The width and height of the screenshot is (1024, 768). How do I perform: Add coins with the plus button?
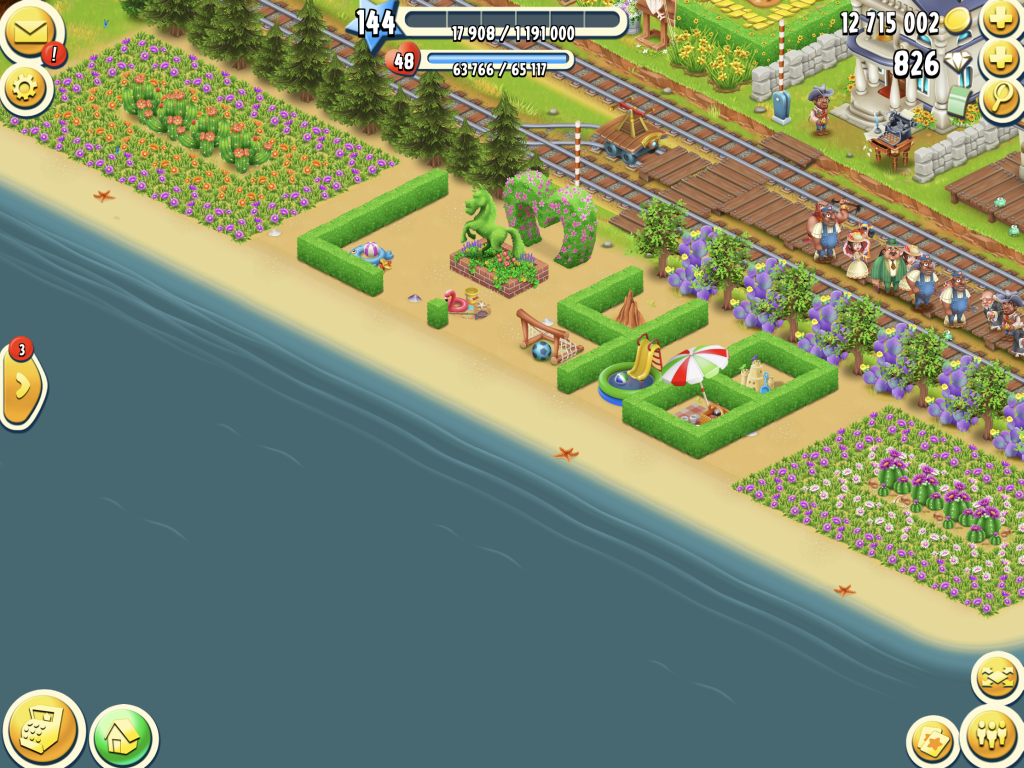coord(1000,19)
